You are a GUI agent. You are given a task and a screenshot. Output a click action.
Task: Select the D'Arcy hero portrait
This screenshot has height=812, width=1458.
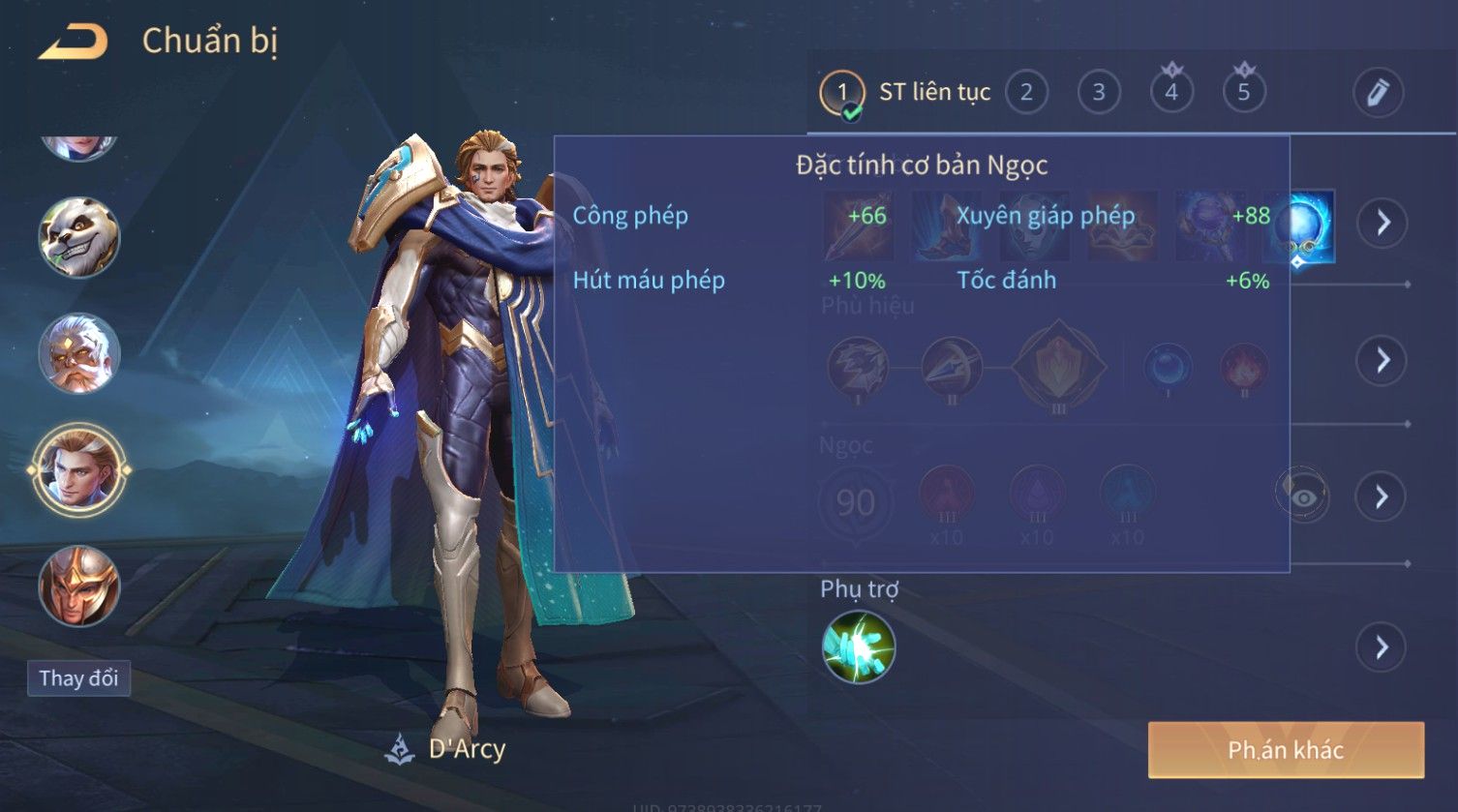[x=78, y=470]
